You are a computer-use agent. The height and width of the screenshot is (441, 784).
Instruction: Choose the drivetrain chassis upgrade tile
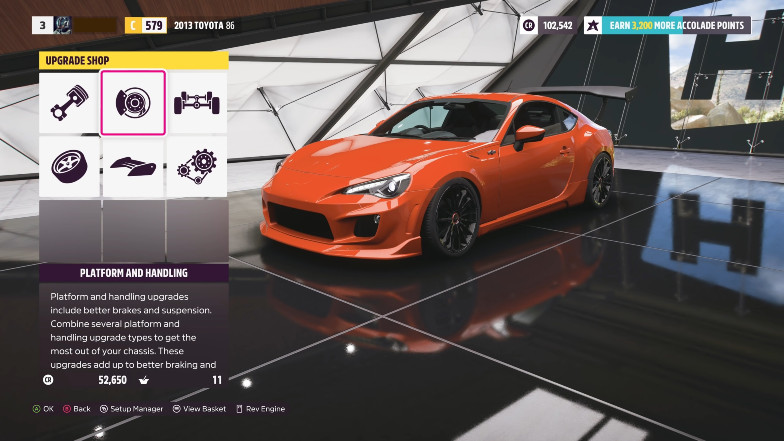point(196,102)
